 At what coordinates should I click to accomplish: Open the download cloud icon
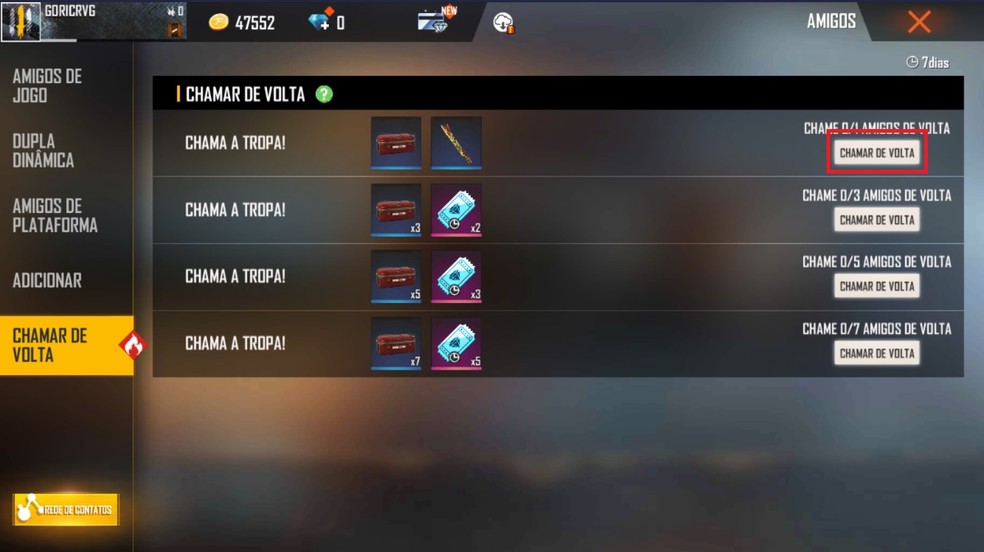click(503, 22)
